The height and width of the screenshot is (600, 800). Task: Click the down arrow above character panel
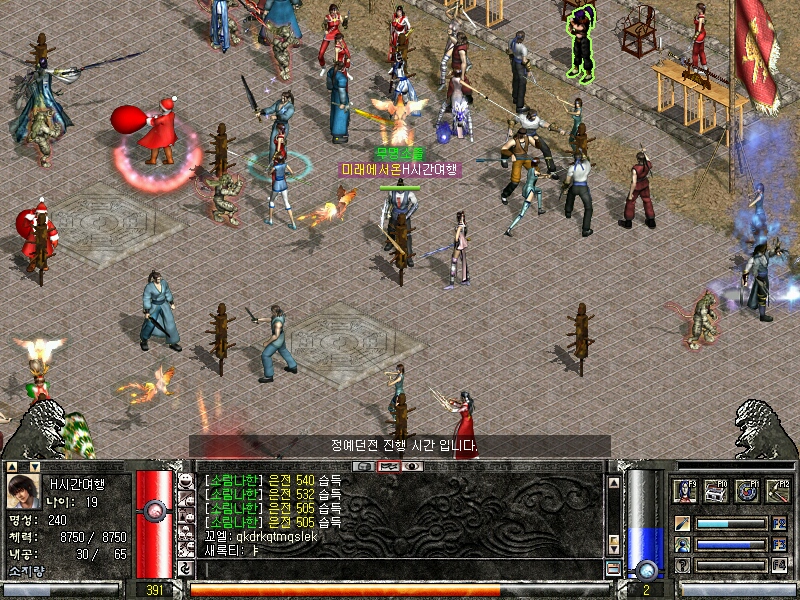(33, 466)
